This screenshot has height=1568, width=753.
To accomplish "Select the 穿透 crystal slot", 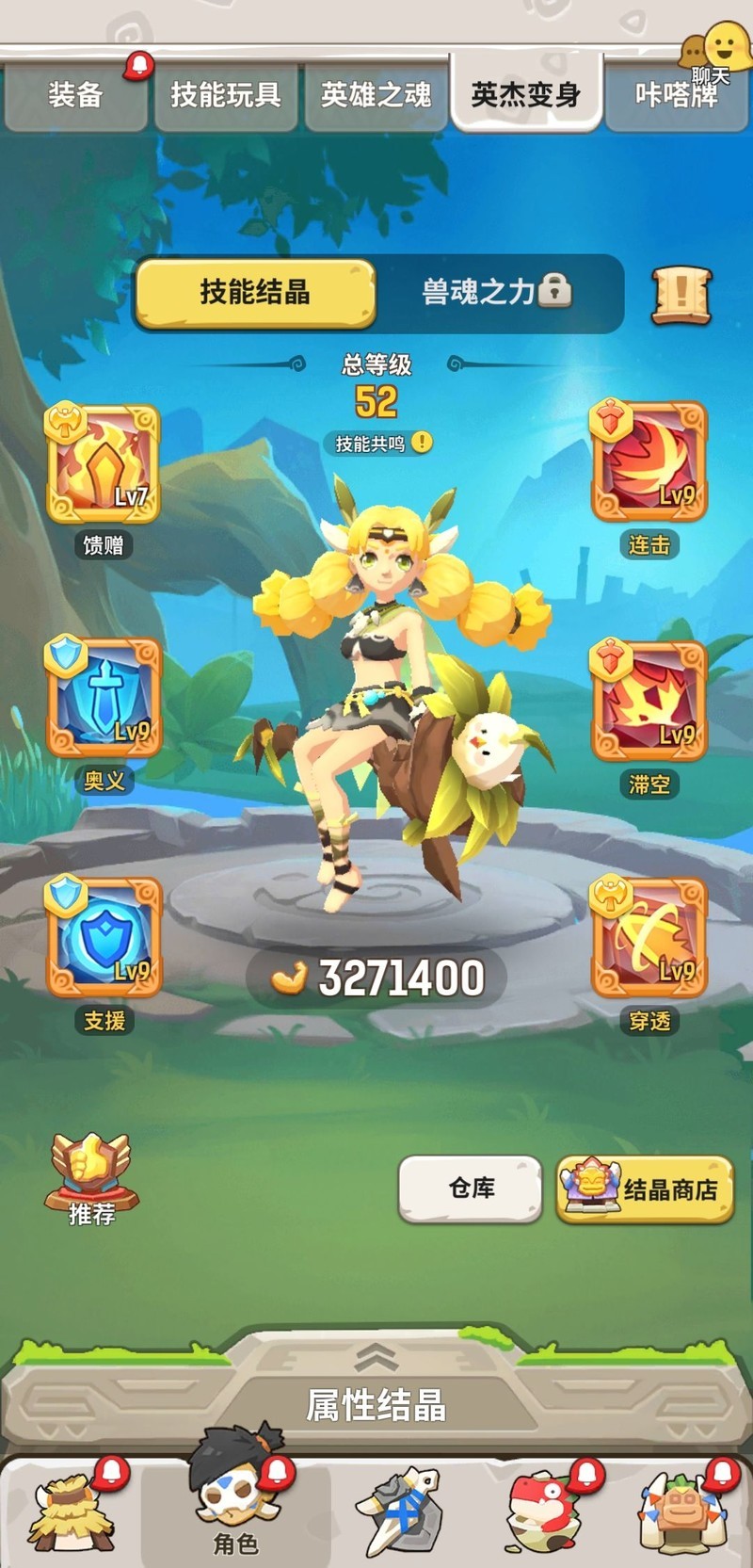I will 649,938.
